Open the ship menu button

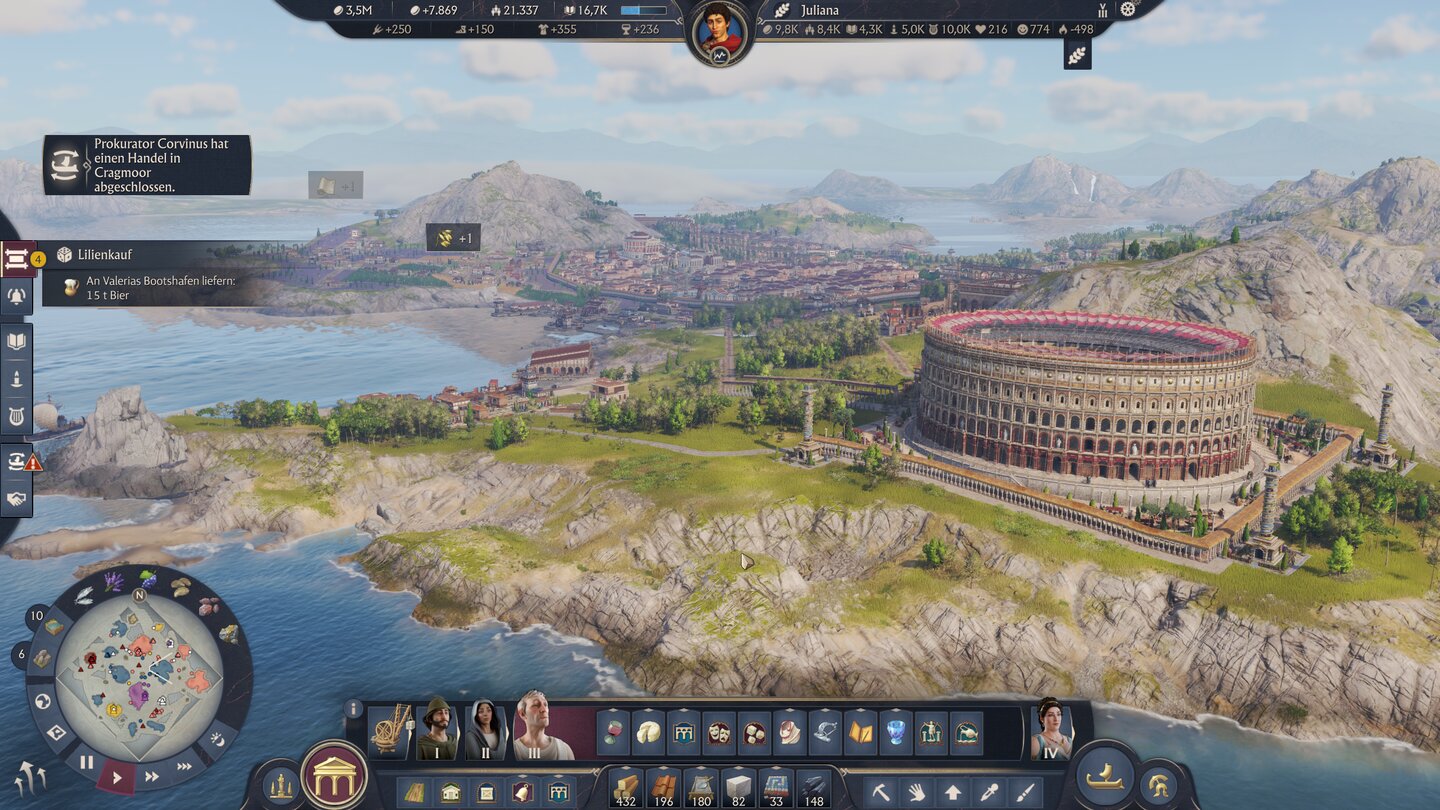(1104, 777)
